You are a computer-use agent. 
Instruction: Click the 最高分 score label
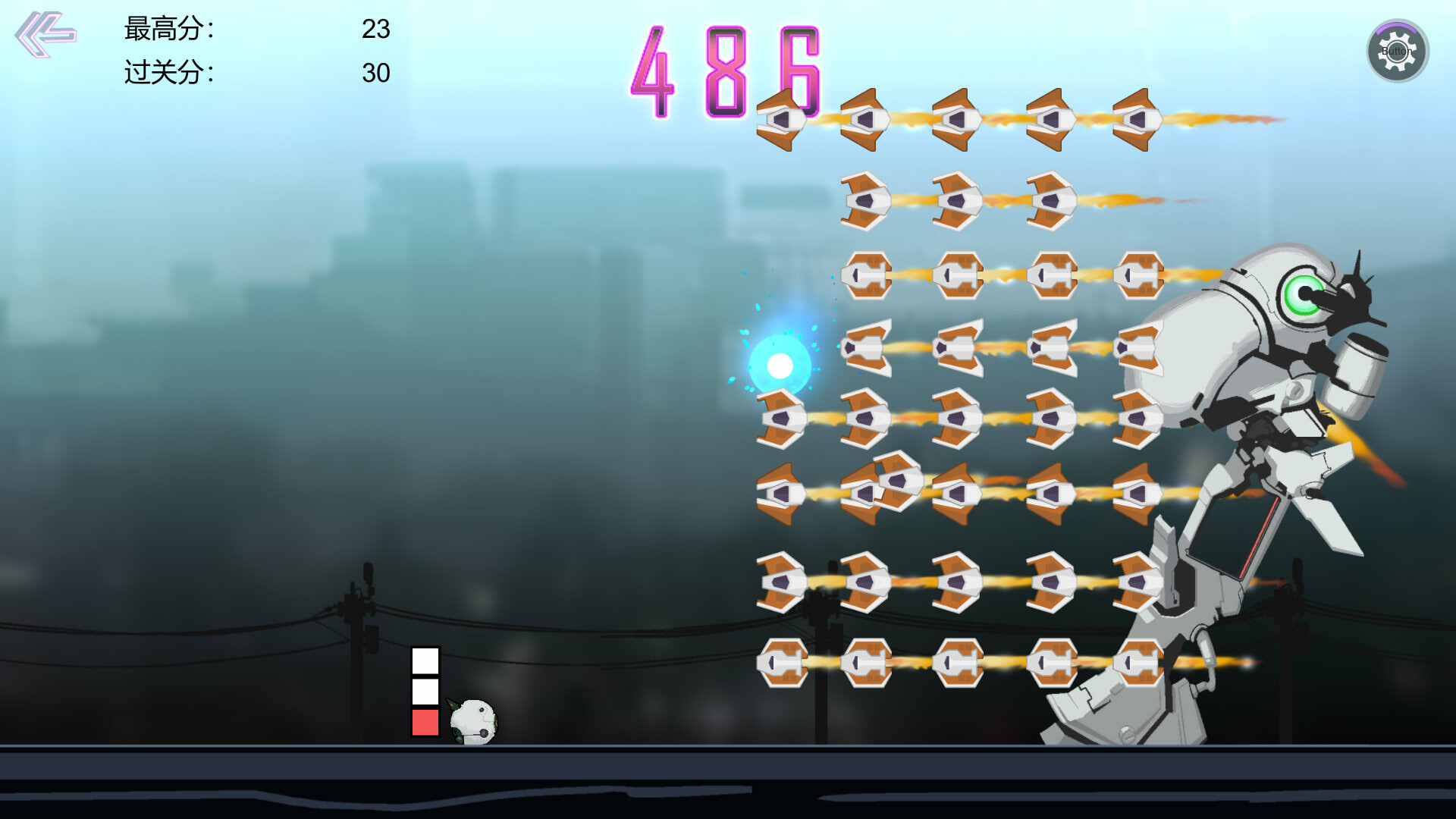(168, 30)
